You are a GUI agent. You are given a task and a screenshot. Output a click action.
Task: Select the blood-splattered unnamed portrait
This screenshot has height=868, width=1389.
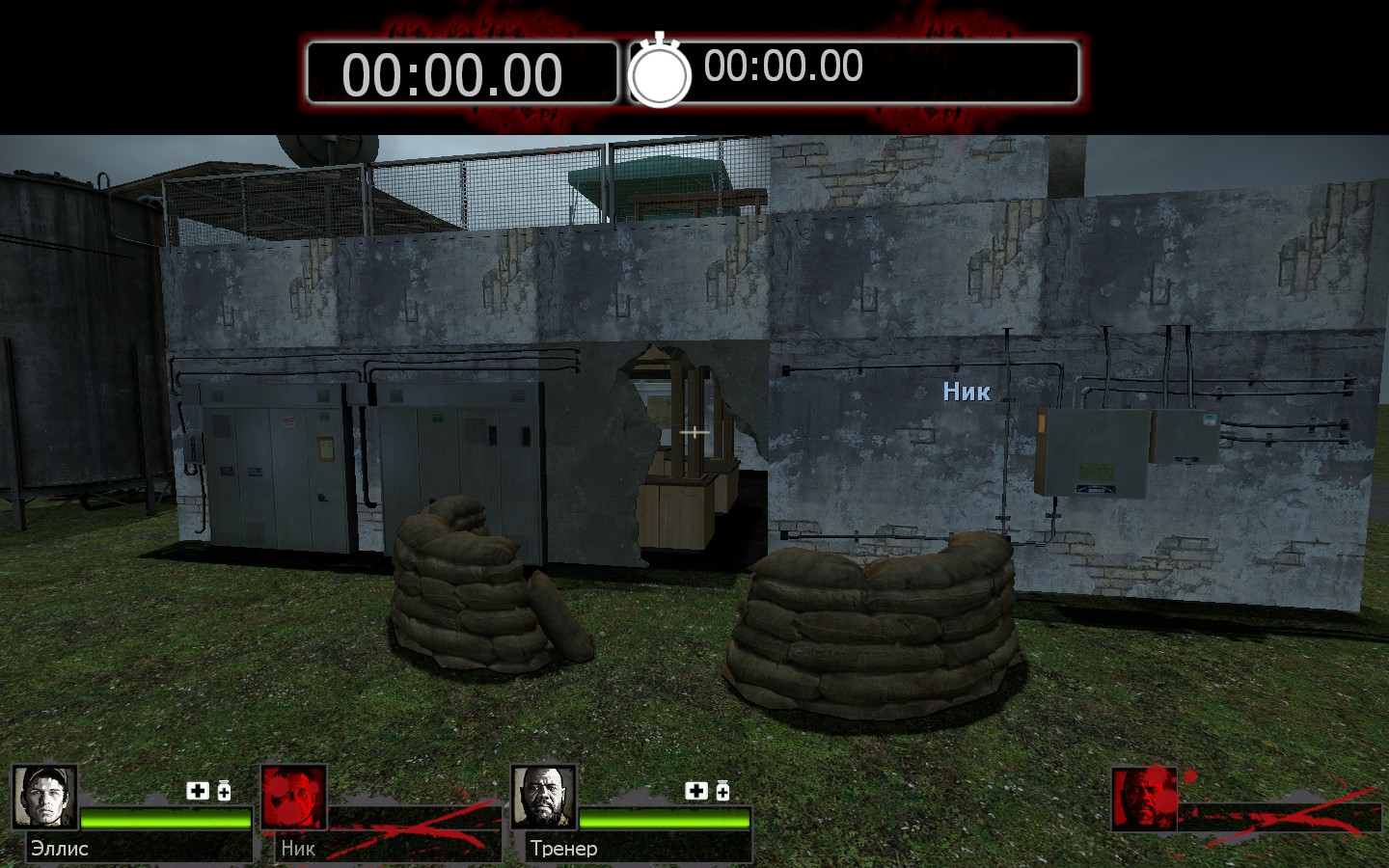(x=1144, y=799)
